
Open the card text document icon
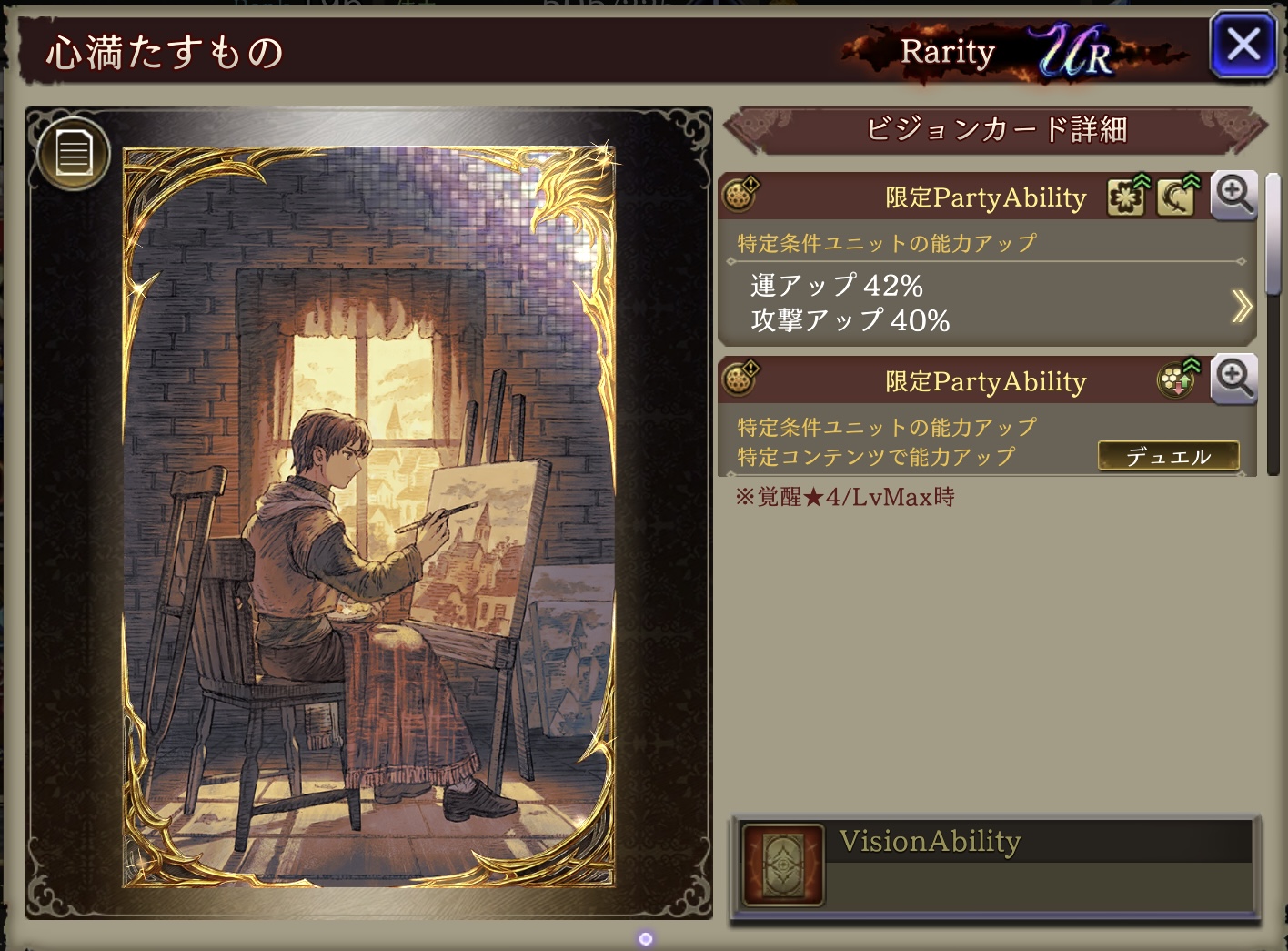74,153
